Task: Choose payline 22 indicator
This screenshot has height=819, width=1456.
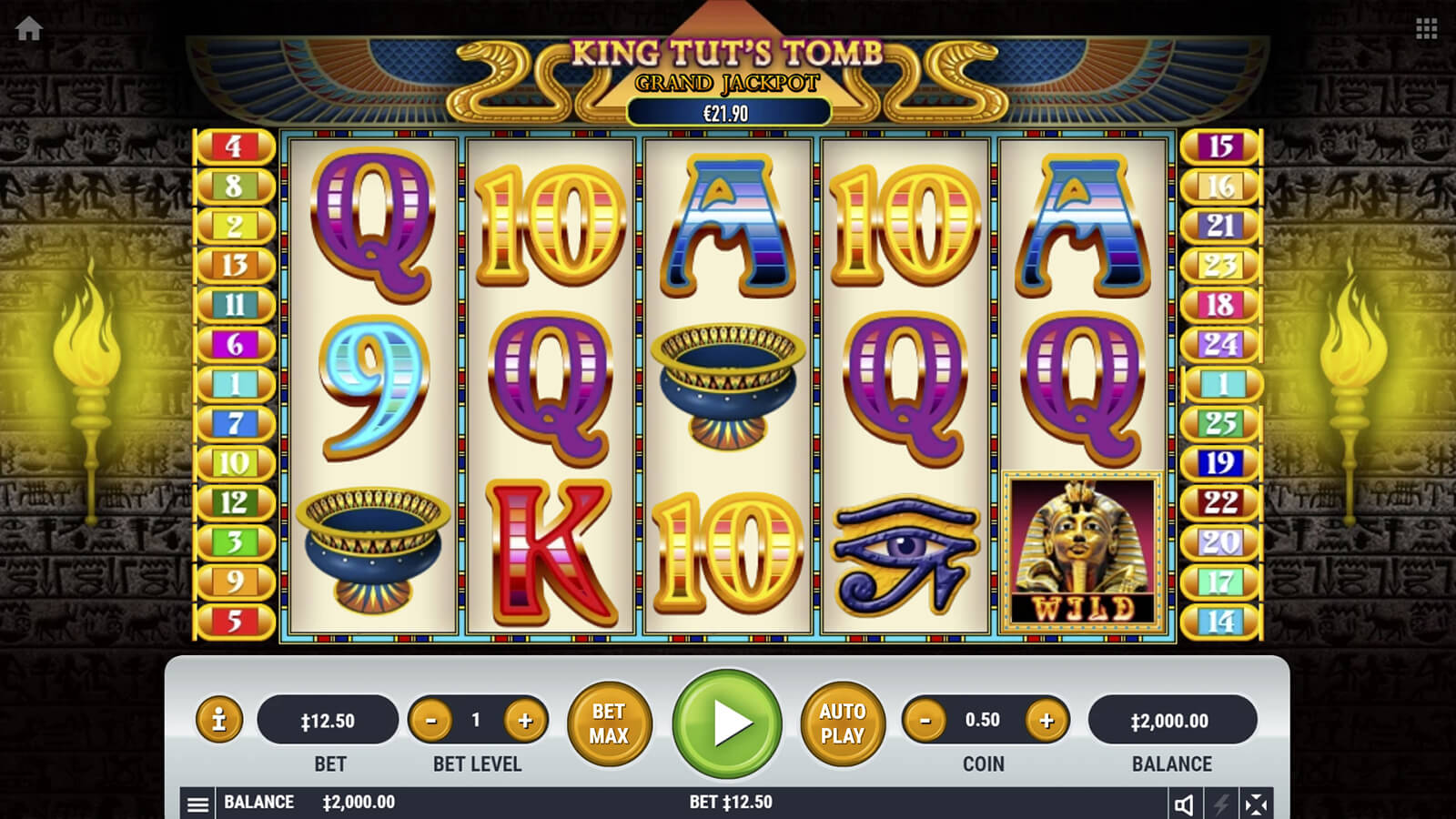Action: (x=1220, y=502)
